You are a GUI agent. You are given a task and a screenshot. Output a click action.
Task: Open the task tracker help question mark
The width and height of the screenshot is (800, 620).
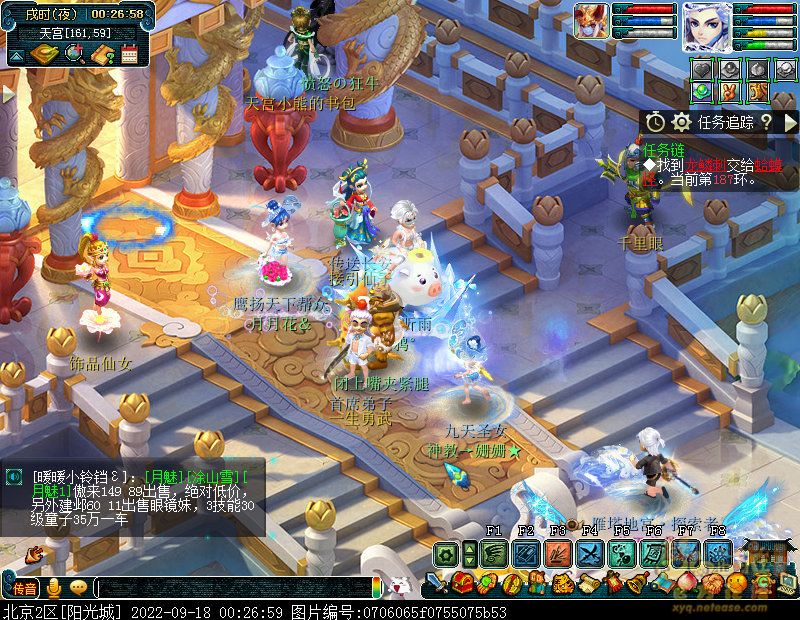(x=765, y=122)
